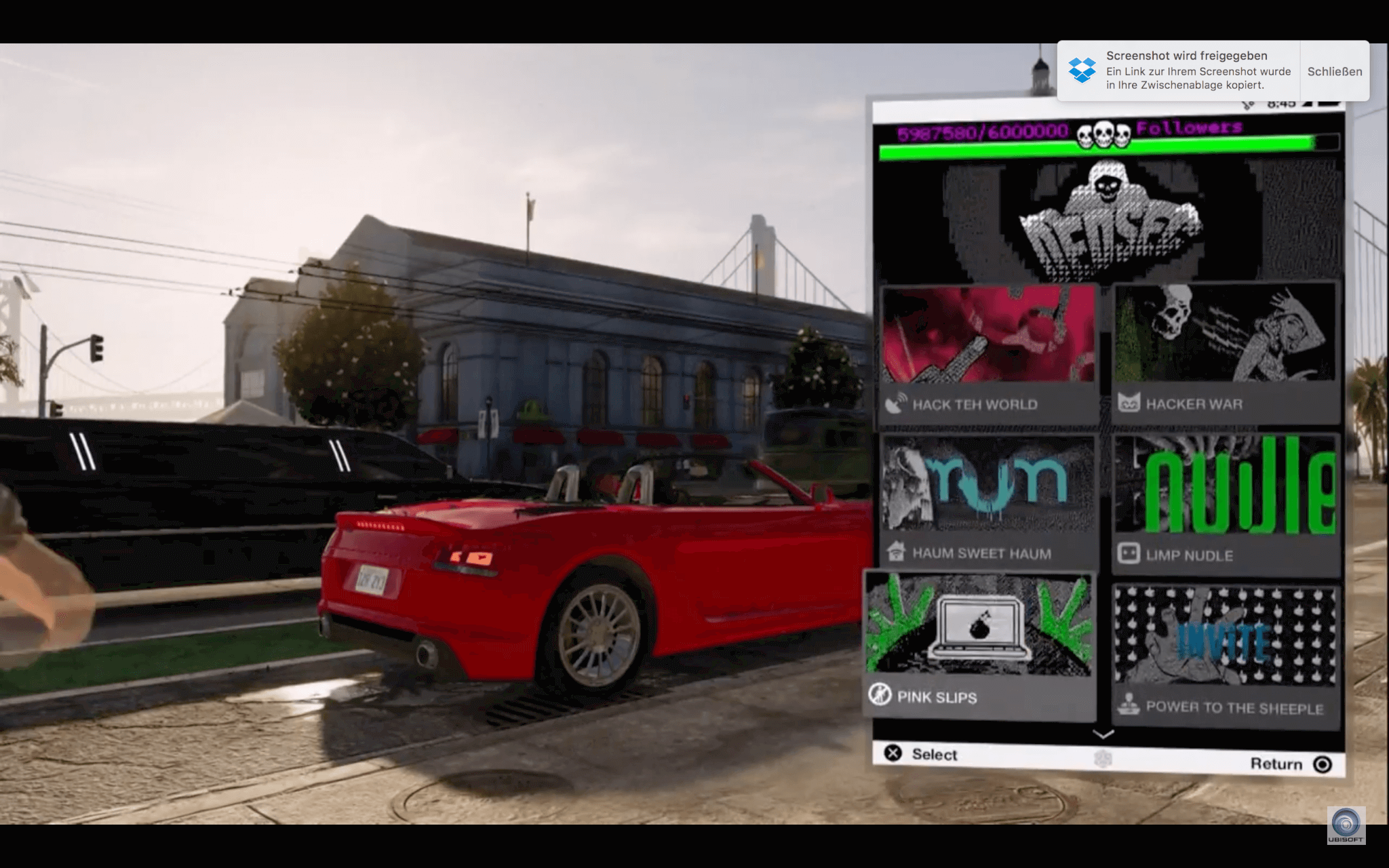The image size is (1389, 868).
Task: Select the Hacker War mission tile
Action: click(x=1226, y=353)
